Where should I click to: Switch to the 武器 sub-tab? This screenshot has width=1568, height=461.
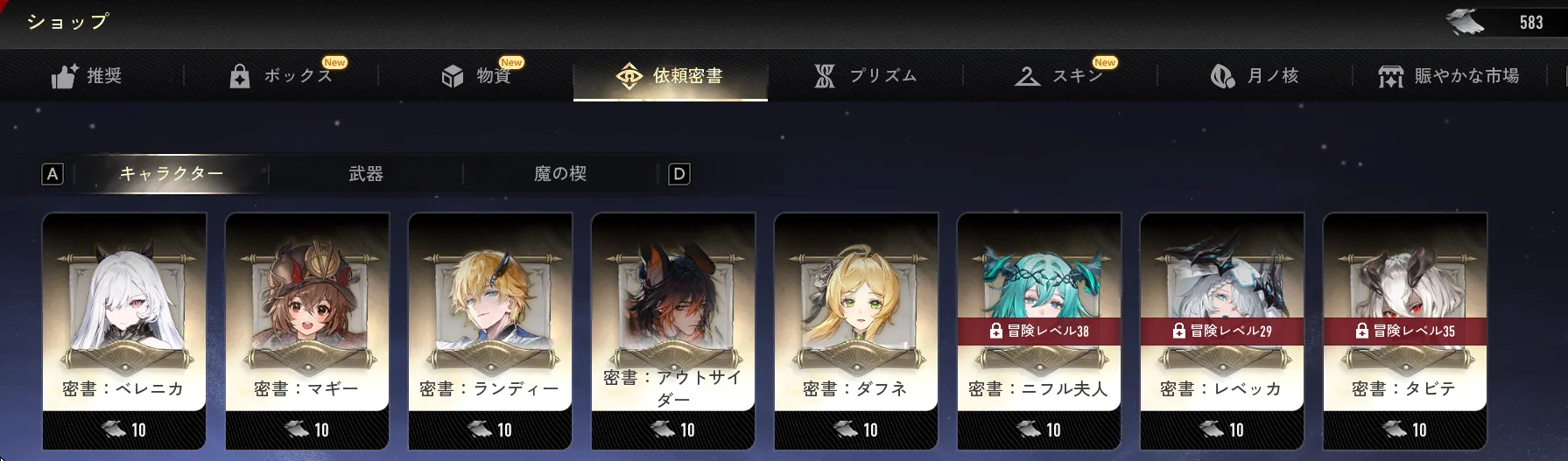[x=366, y=174]
